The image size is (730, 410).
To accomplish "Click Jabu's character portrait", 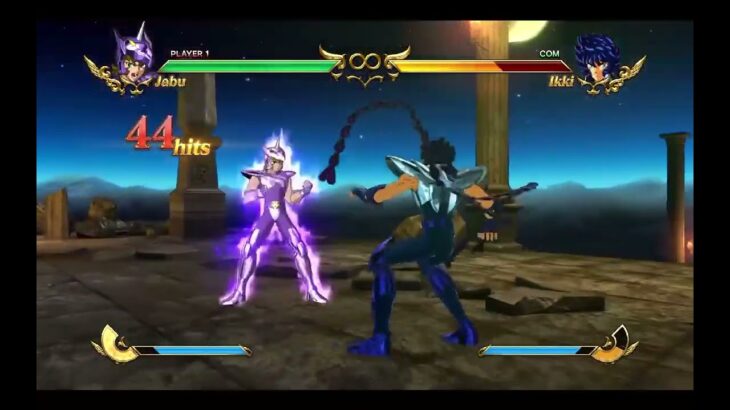I will [x=133, y=58].
